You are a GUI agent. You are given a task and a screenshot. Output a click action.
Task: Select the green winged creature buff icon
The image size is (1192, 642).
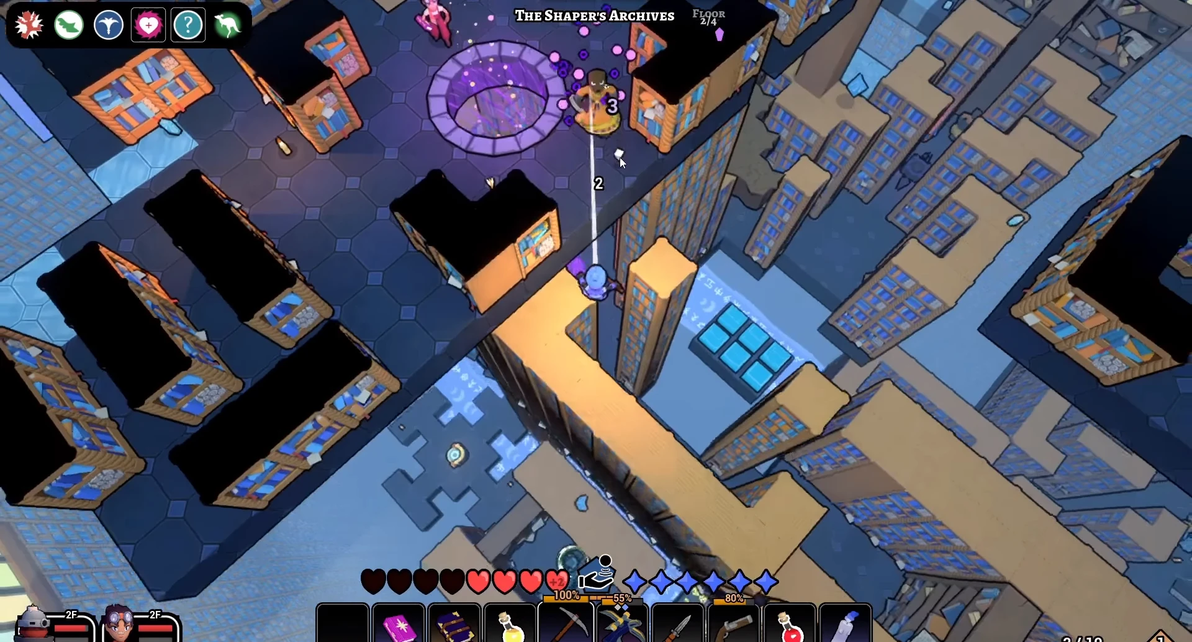[x=69, y=25]
